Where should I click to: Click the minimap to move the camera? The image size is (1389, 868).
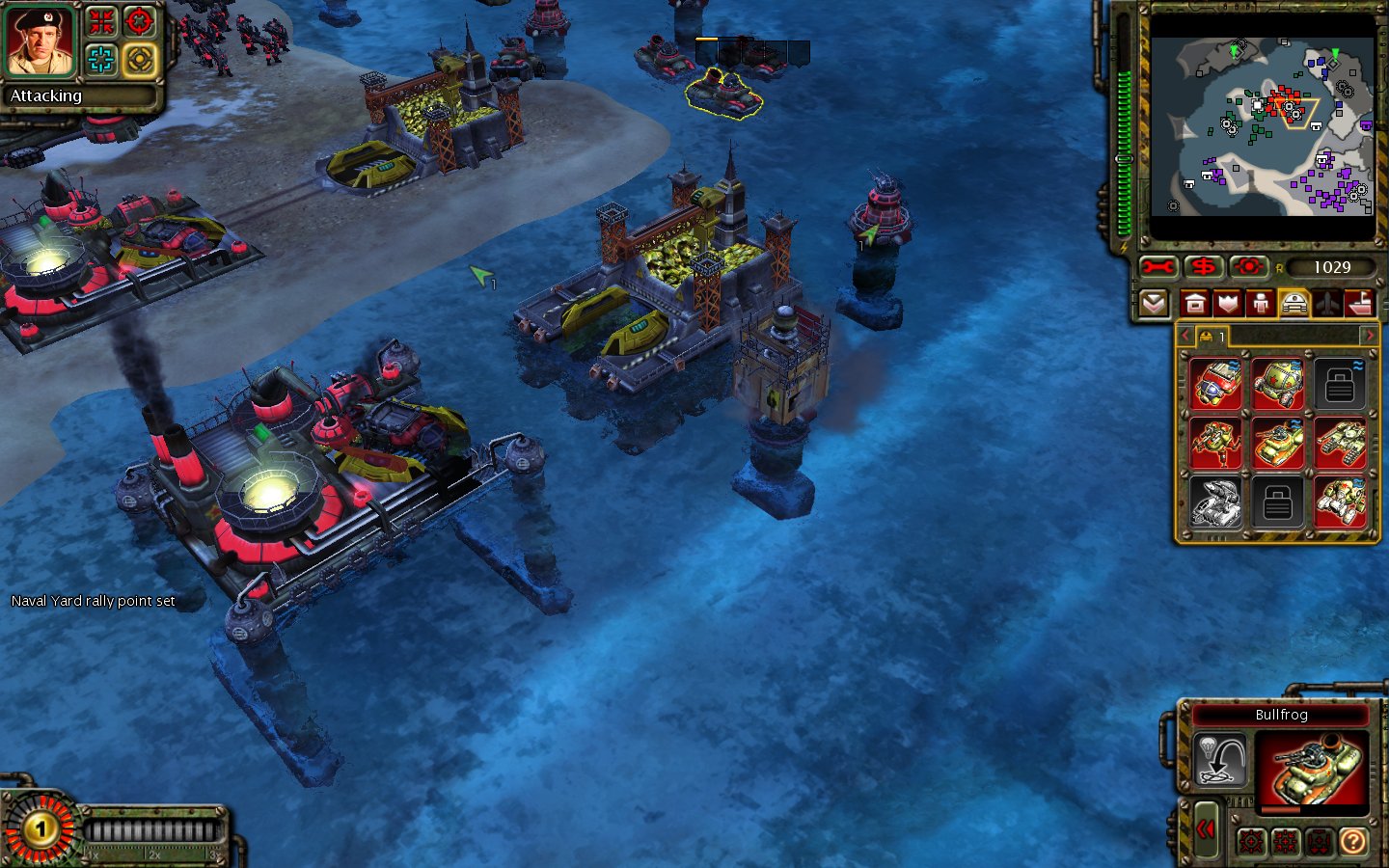(x=1262, y=125)
